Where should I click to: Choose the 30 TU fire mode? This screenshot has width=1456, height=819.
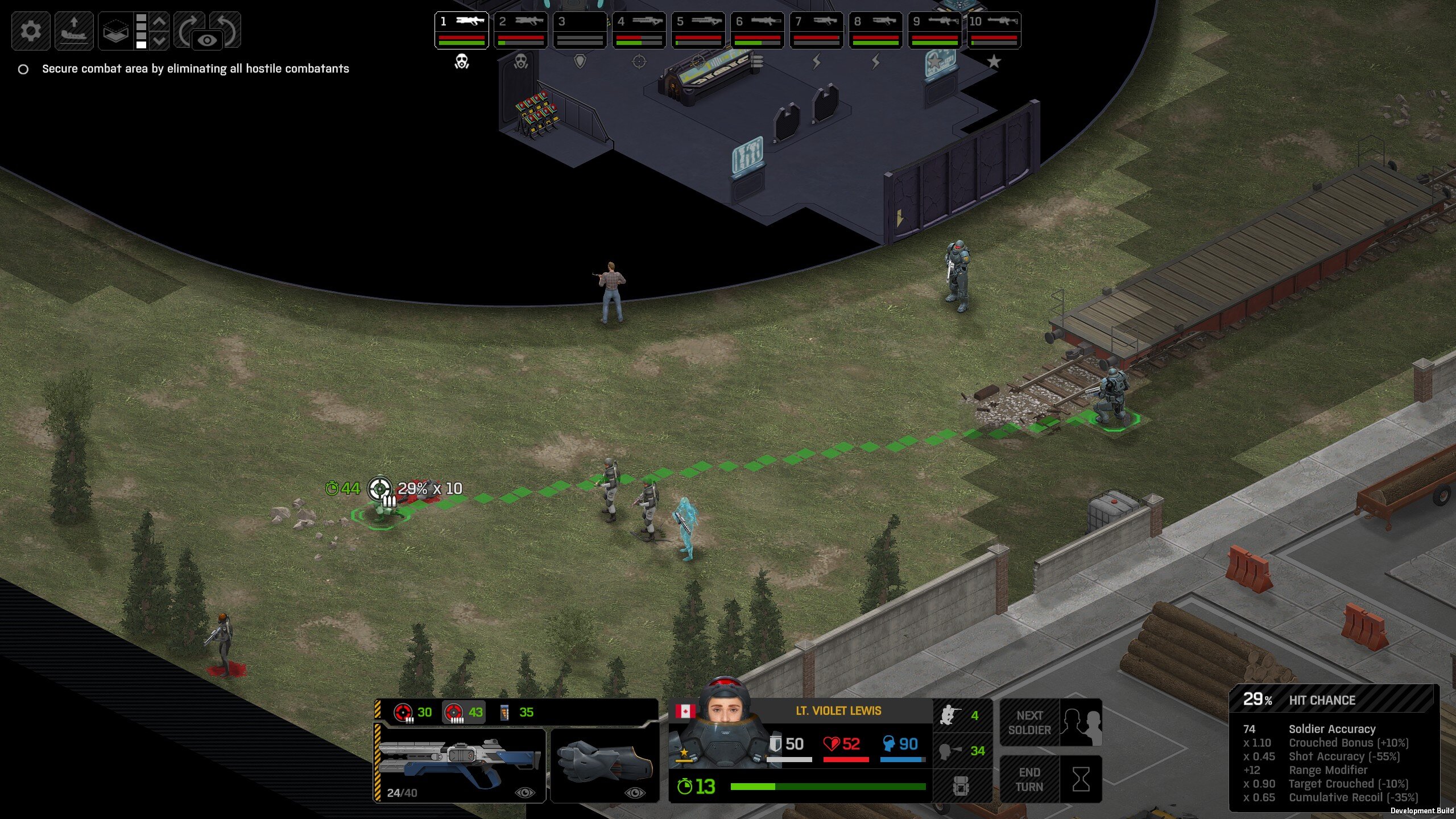413,712
